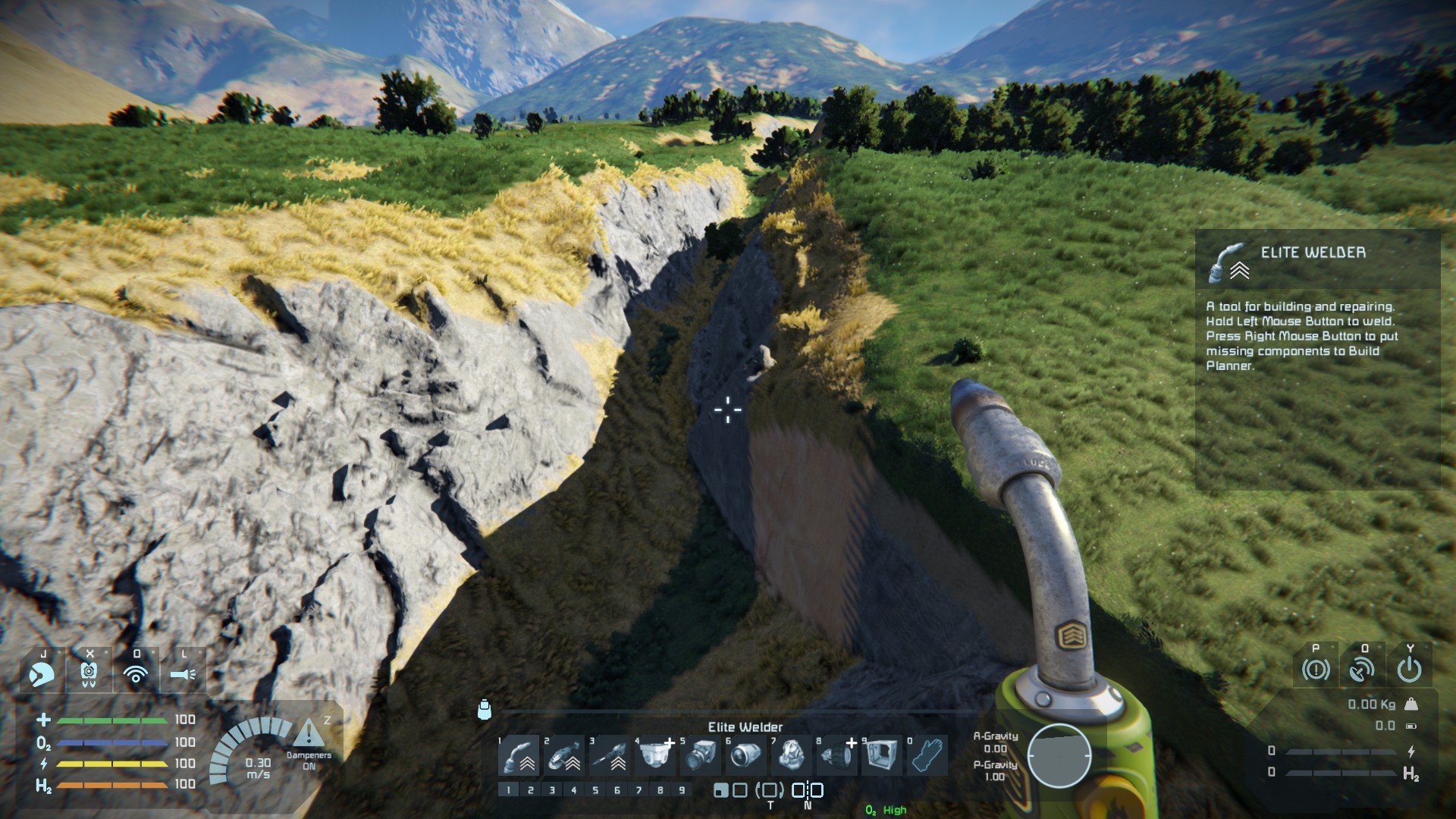The height and width of the screenshot is (819, 1456).
Task: Select the wheel block in slot 8
Action: [x=836, y=755]
